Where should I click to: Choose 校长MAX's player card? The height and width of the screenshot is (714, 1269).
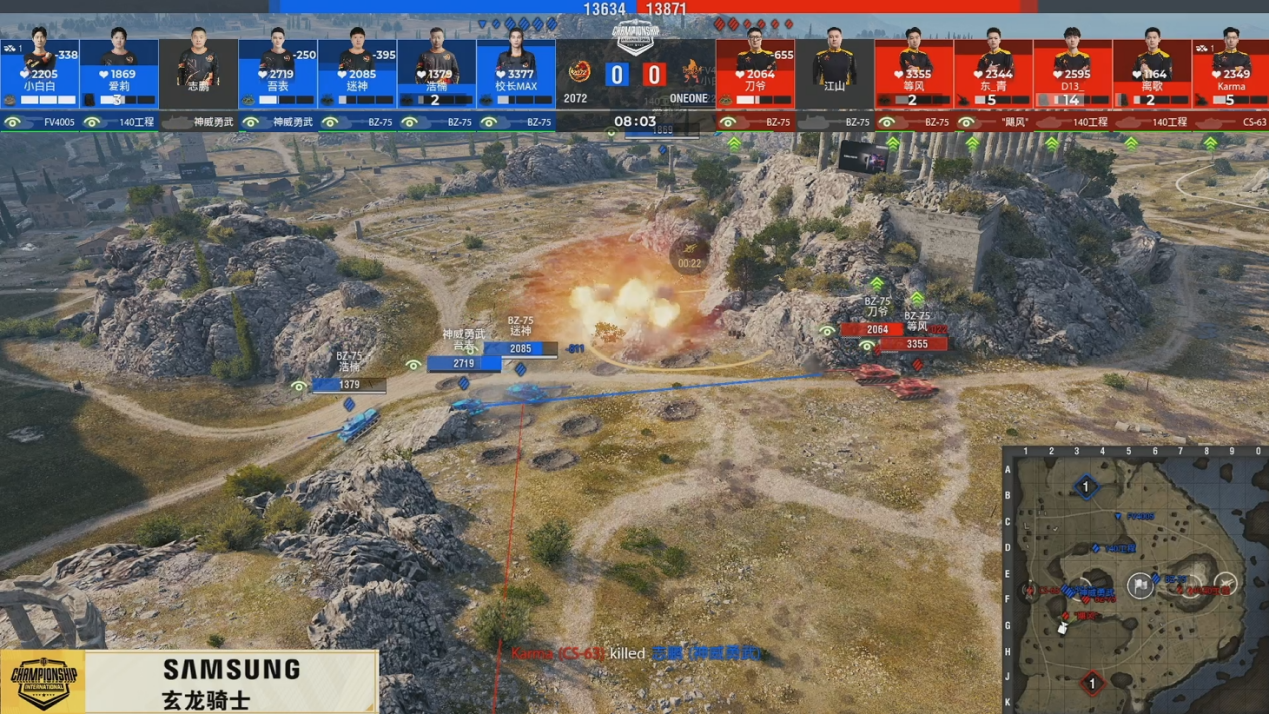[516, 73]
